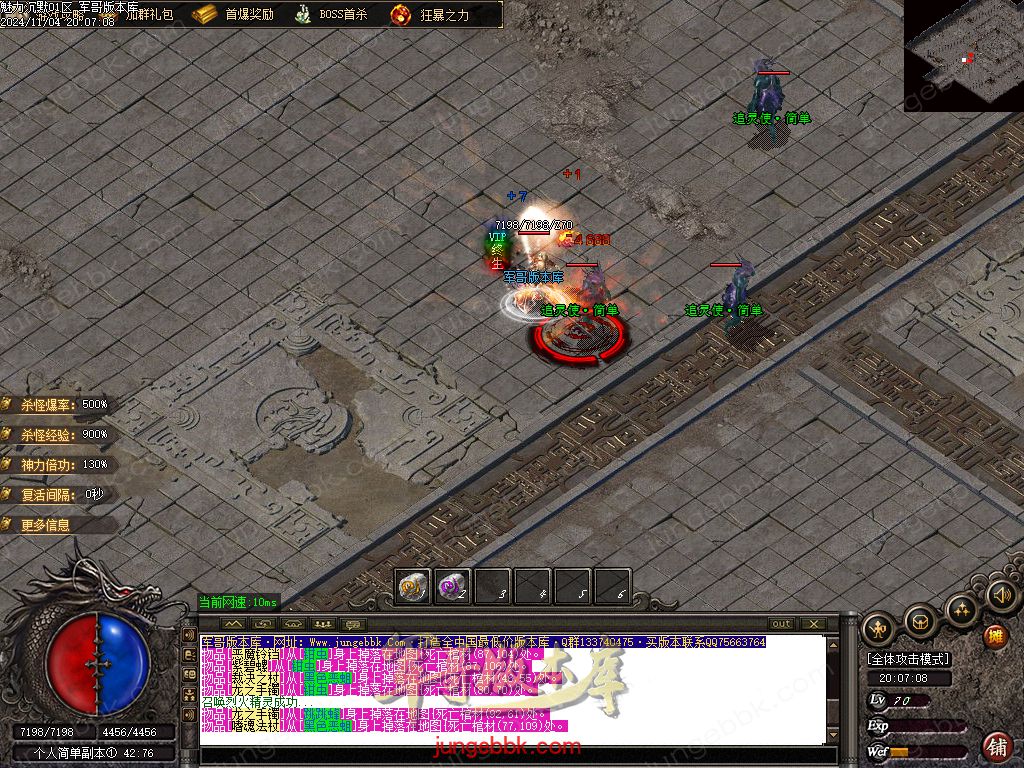
Task: Click the chat panel's out button
Action: 781,624
